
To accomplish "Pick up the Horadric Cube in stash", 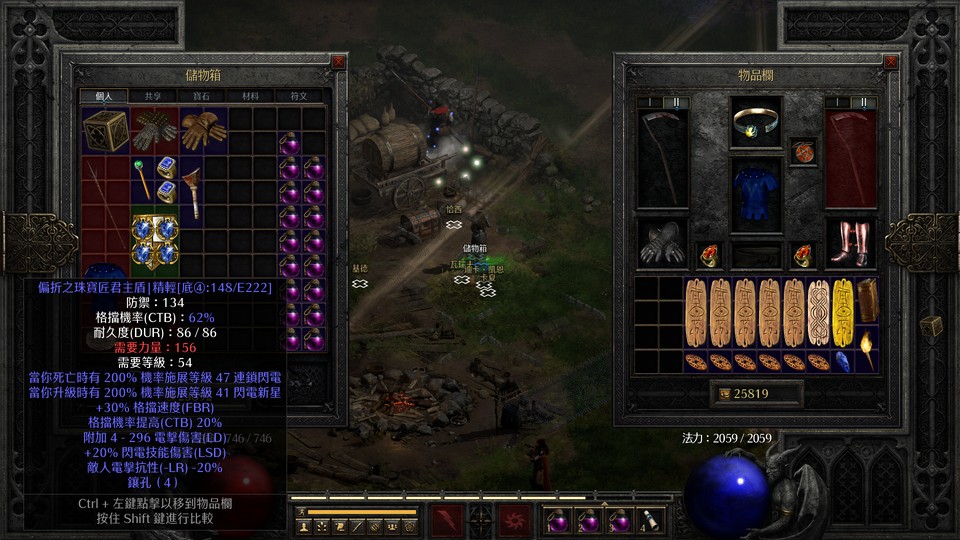I will (105, 131).
